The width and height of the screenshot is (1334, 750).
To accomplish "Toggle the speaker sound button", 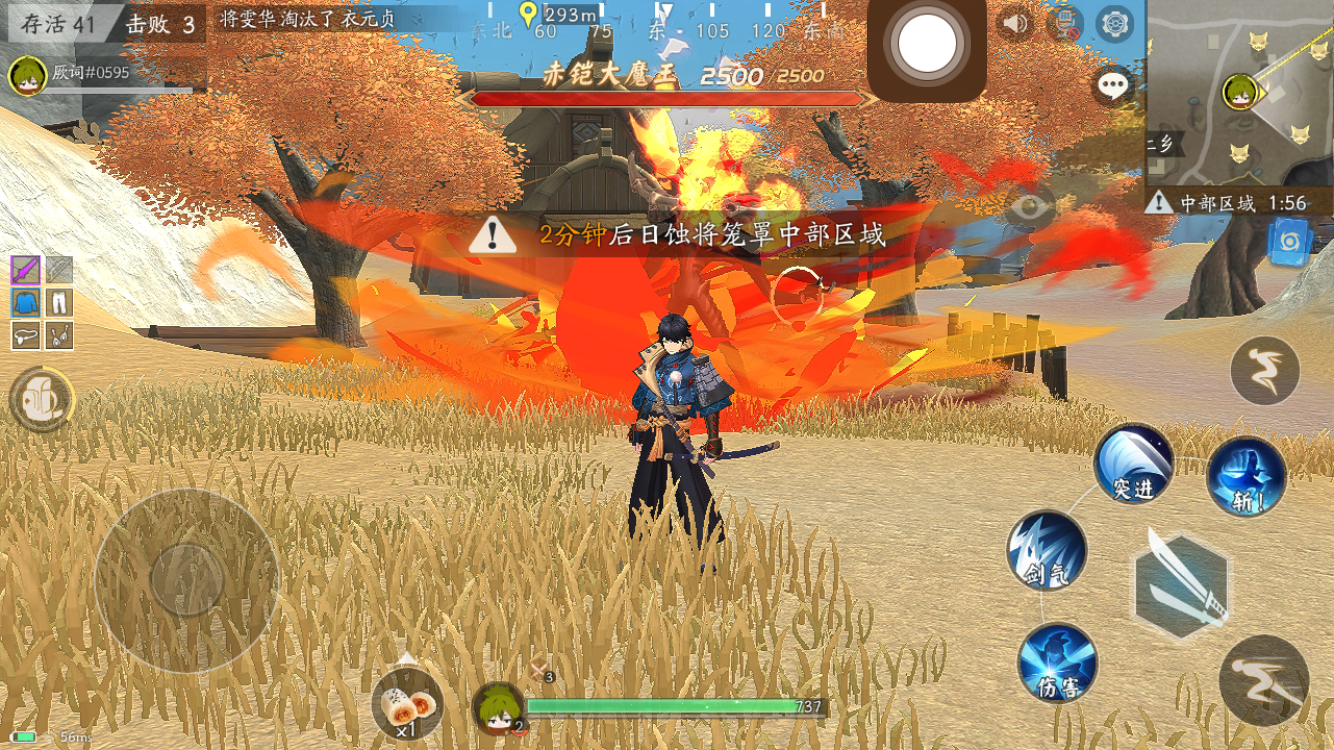I will click(1015, 23).
